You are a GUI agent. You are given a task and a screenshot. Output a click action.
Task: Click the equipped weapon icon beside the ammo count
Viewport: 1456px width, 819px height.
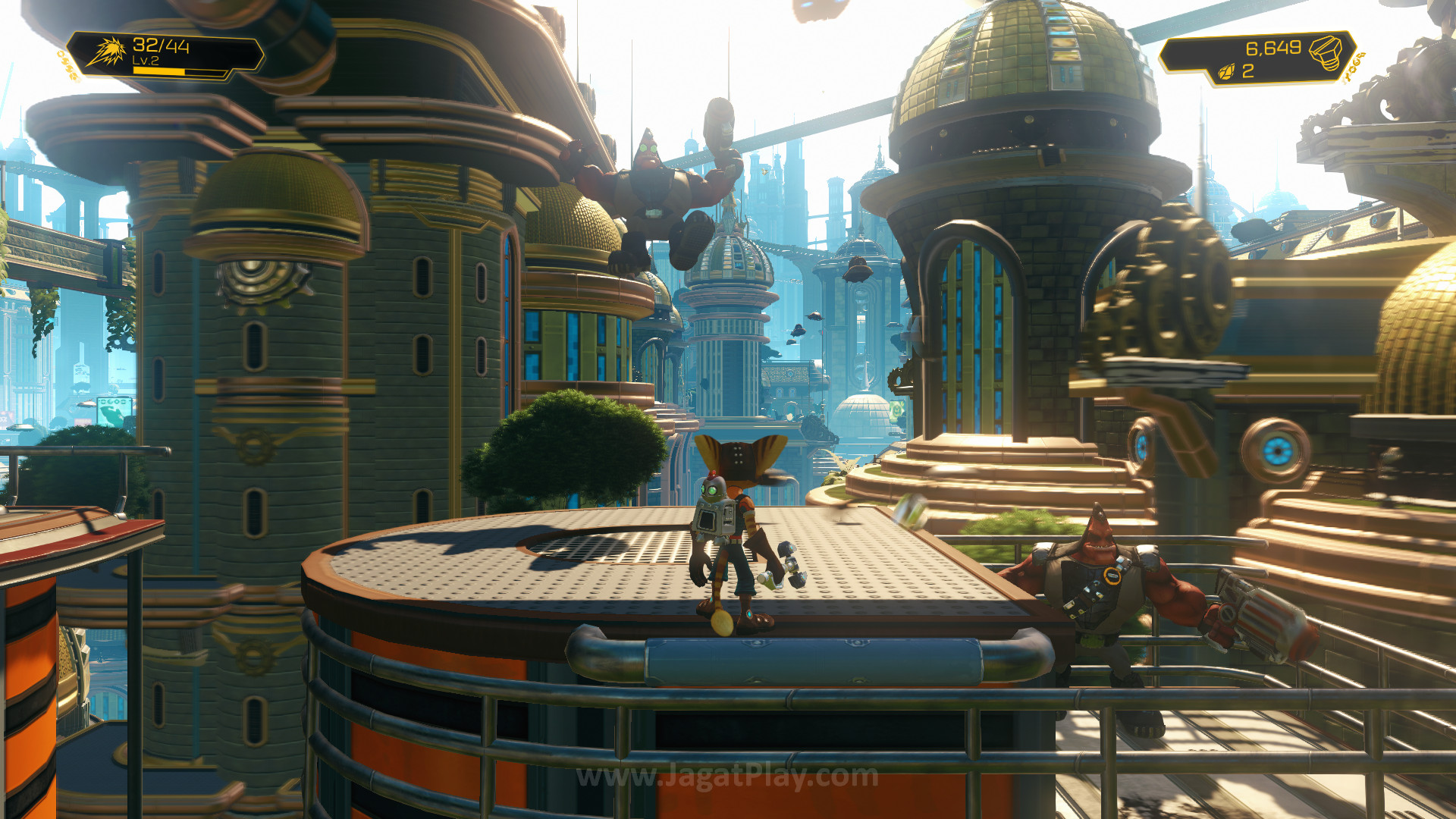tap(107, 52)
